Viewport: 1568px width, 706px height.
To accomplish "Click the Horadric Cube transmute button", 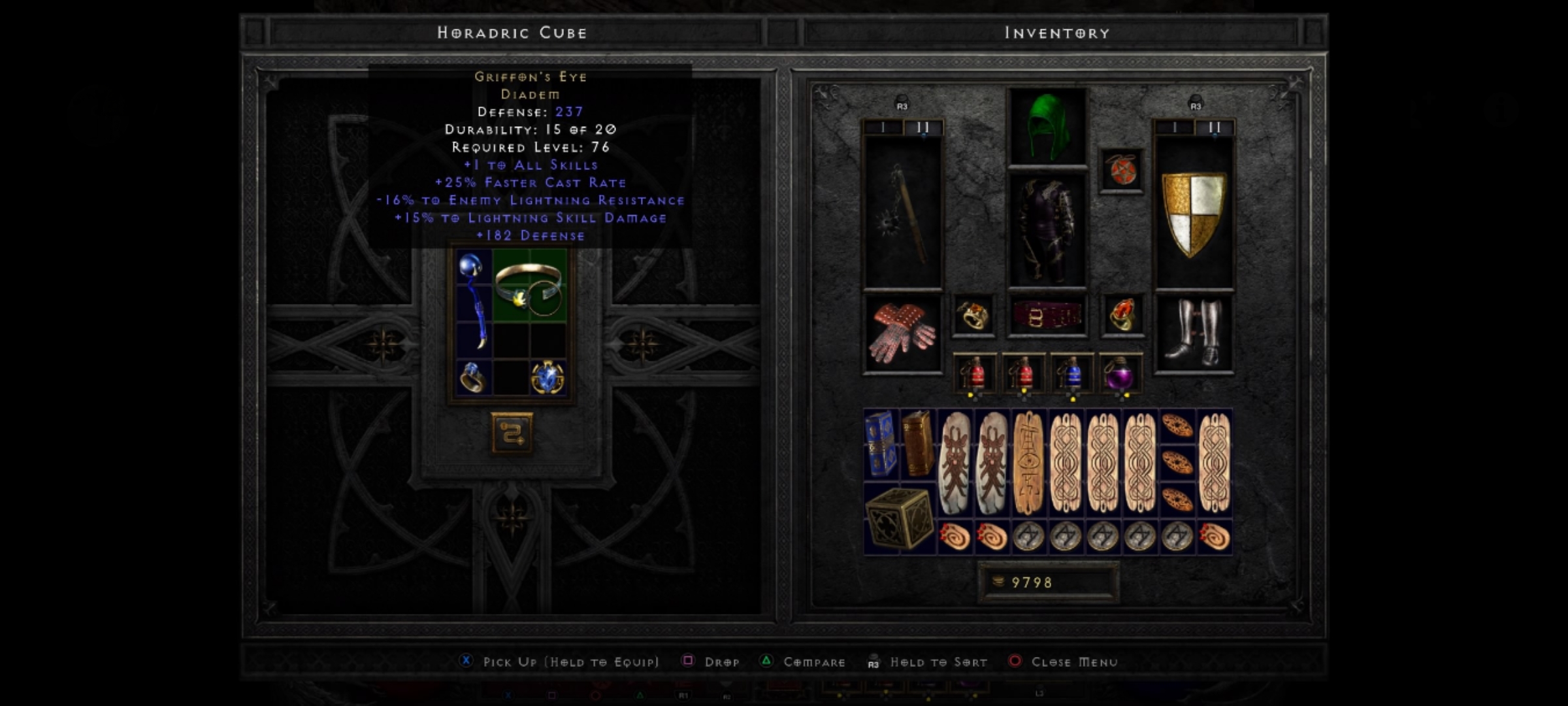I will (512, 433).
